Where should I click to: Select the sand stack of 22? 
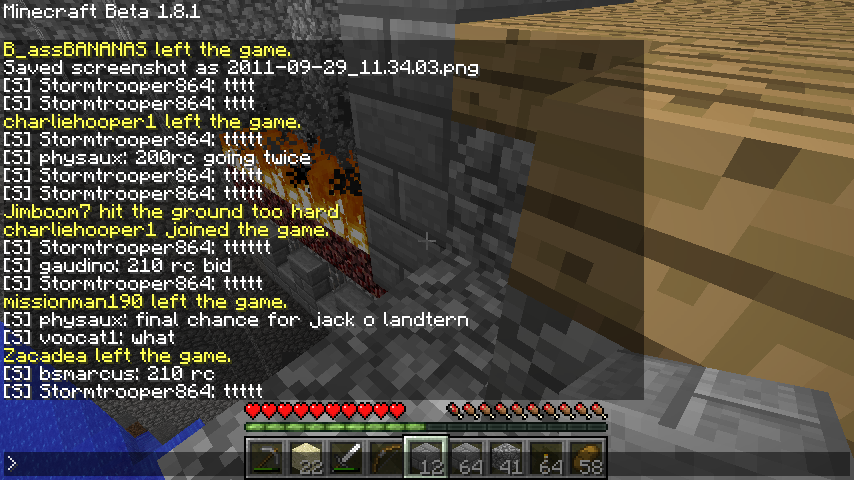click(306, 458)
